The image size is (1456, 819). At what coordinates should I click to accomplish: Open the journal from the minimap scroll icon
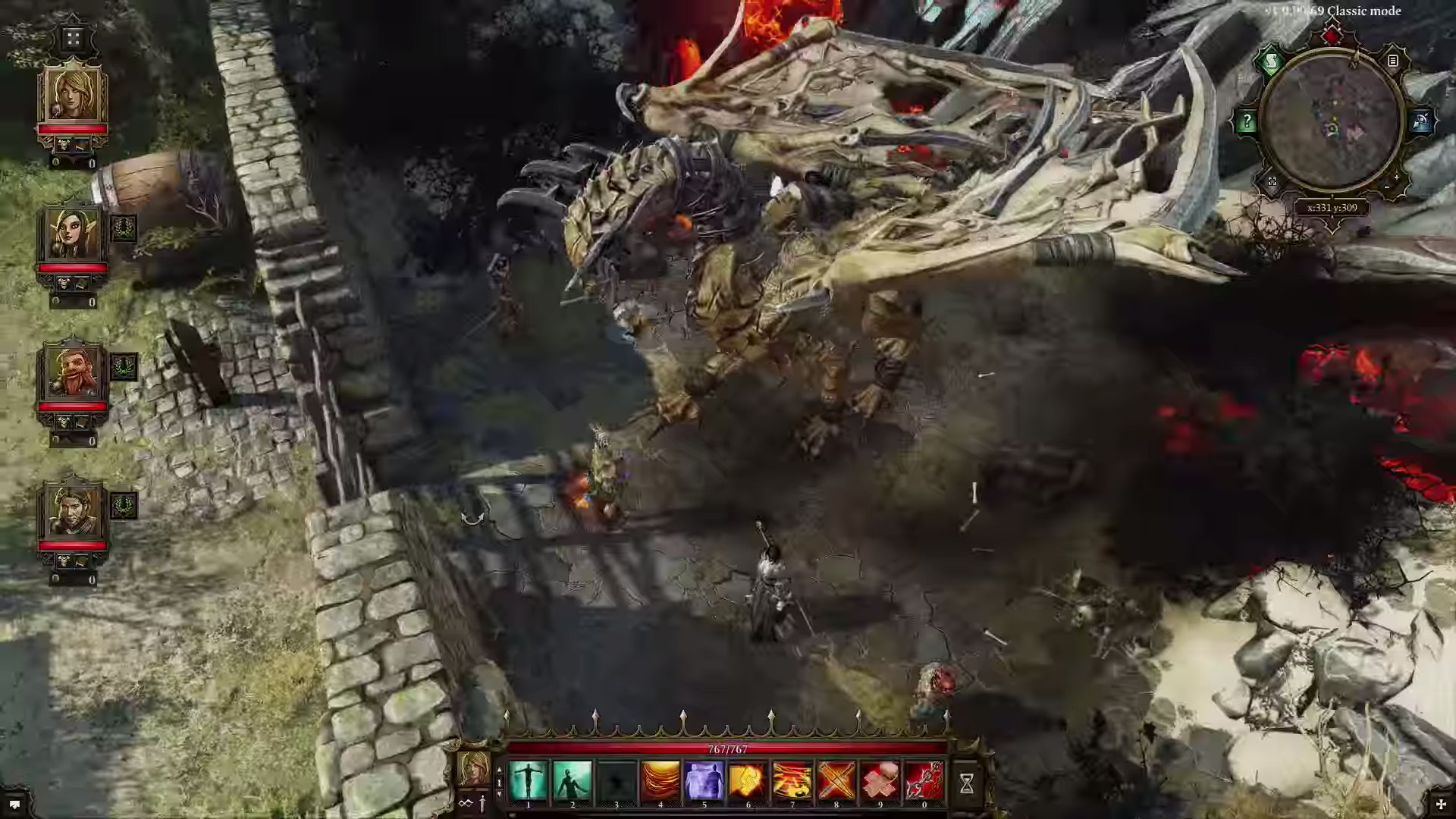point(1271,61)
